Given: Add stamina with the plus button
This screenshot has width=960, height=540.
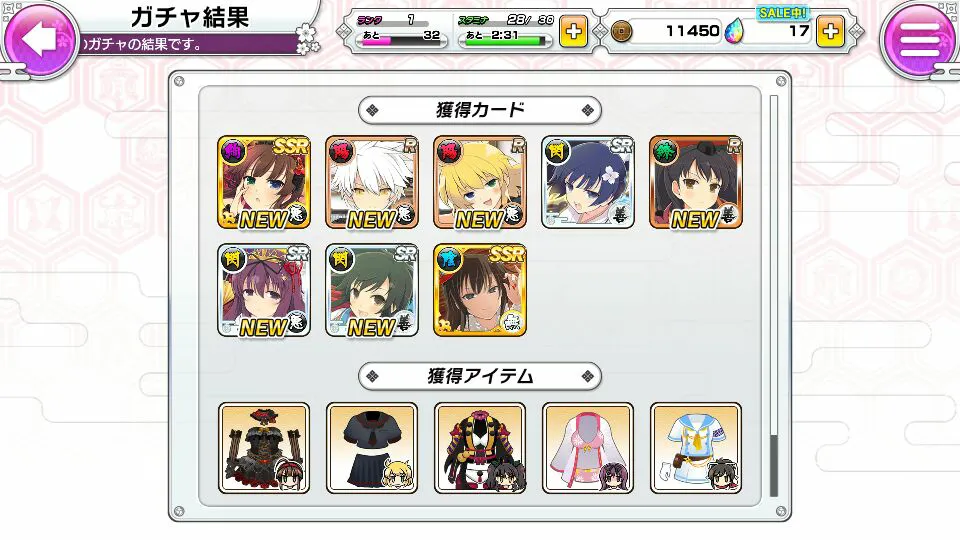Looking at the screenshot, I should pyautogui.click(x=574, y=31).
